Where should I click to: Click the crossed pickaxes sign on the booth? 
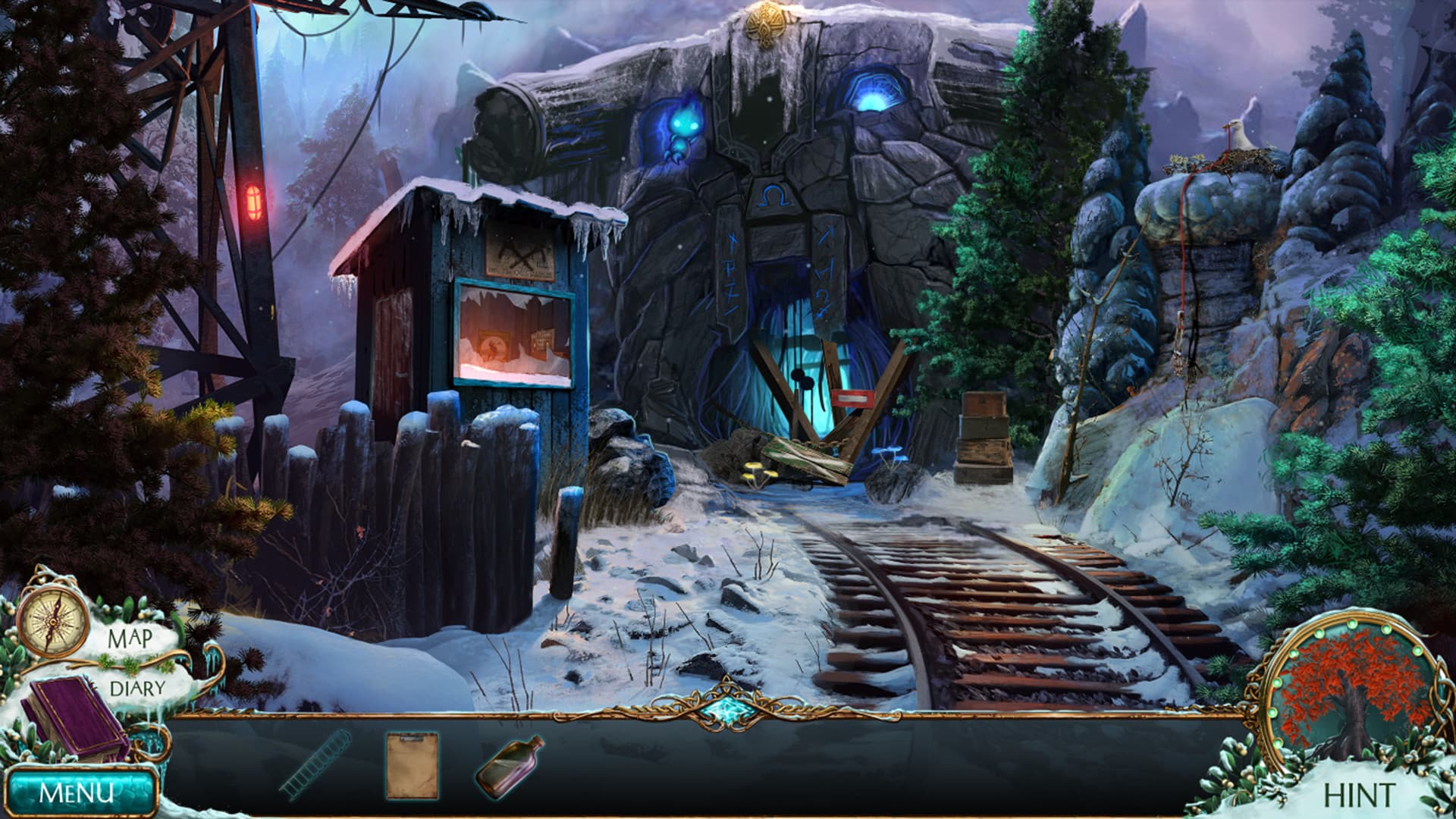point(518,254)
